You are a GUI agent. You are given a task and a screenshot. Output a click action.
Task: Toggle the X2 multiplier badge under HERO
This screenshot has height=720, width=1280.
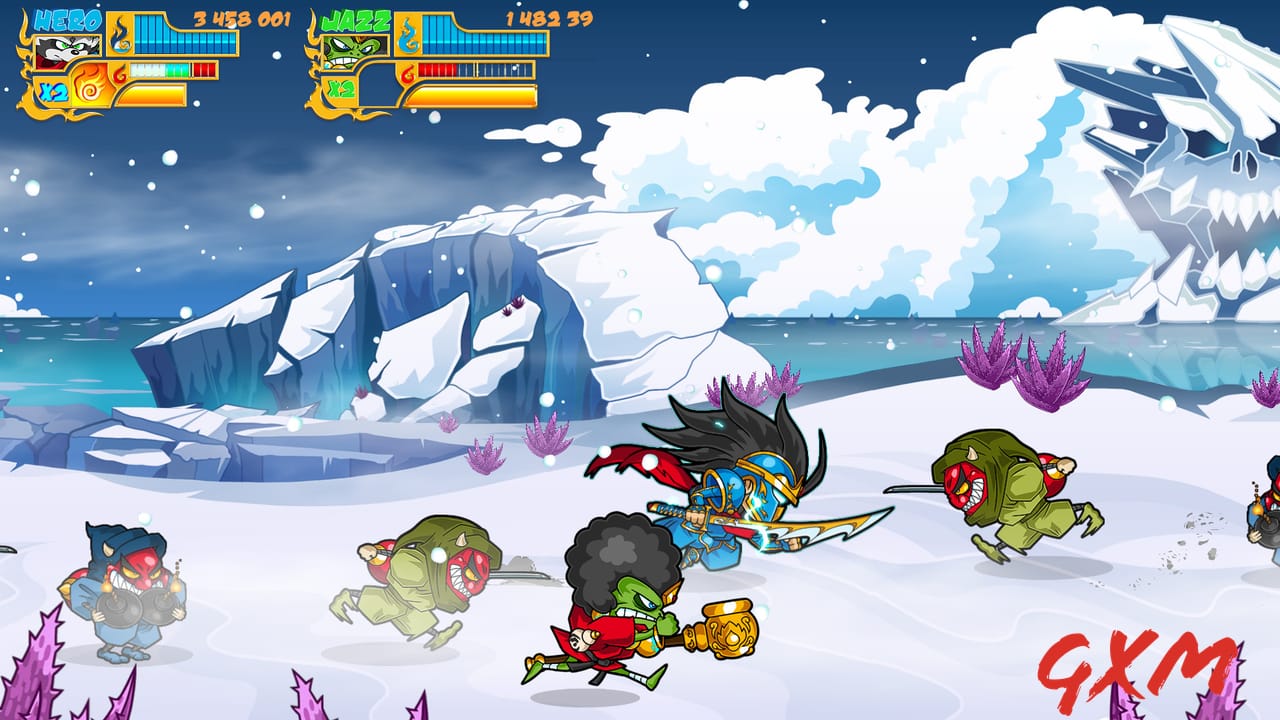(x=53, y=90)
